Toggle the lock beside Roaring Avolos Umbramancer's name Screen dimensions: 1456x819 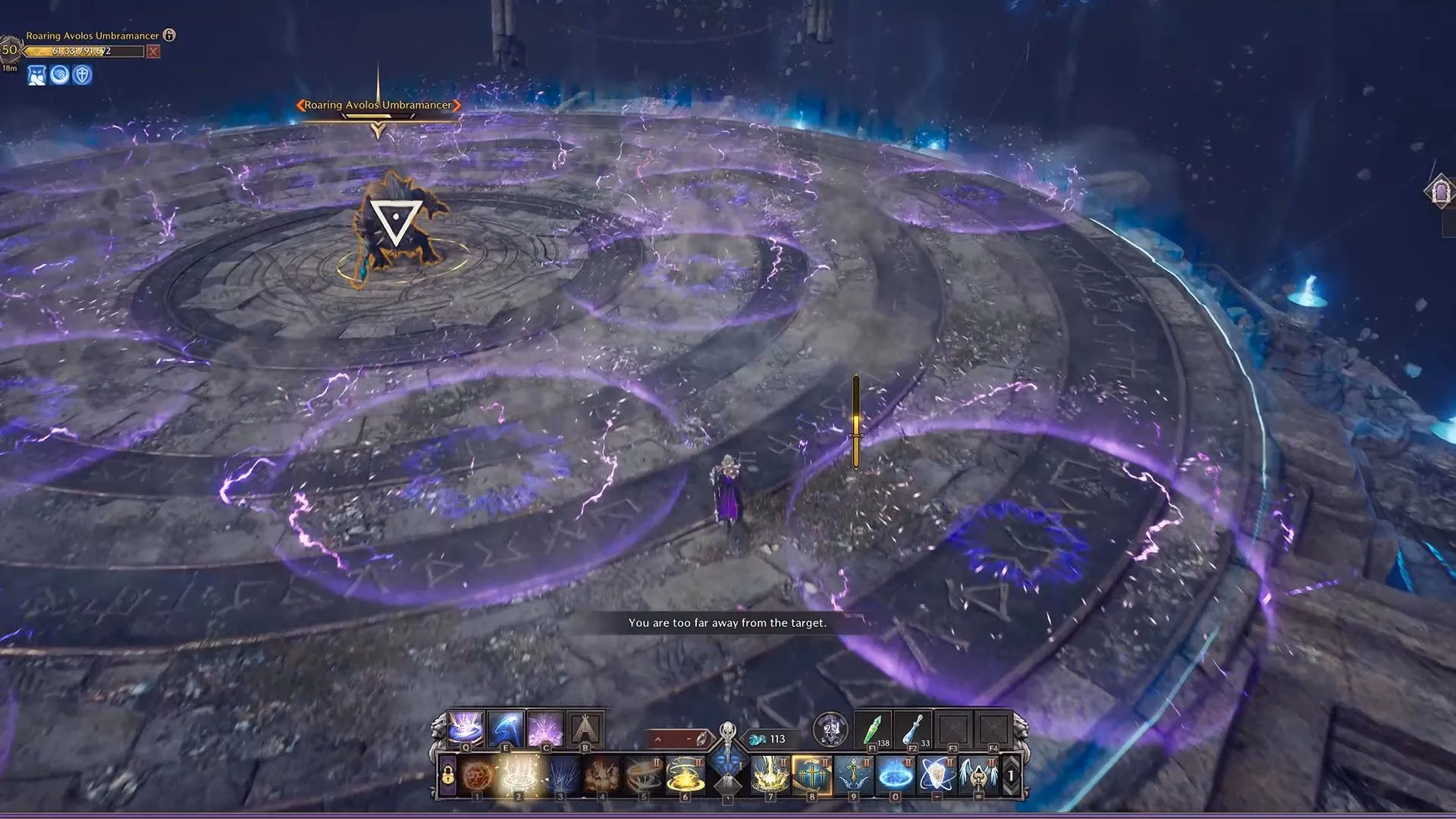168,36
